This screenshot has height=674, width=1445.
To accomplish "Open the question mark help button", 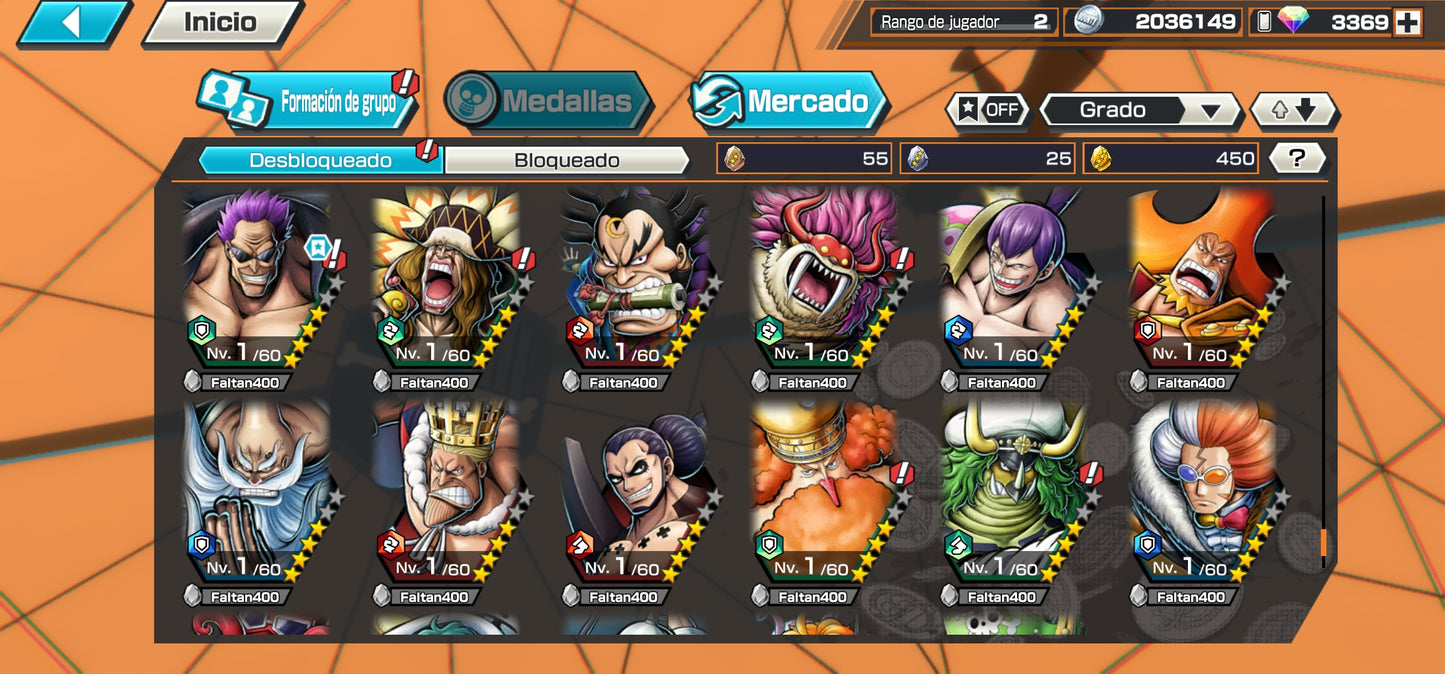I will [x=1297, y=158].
